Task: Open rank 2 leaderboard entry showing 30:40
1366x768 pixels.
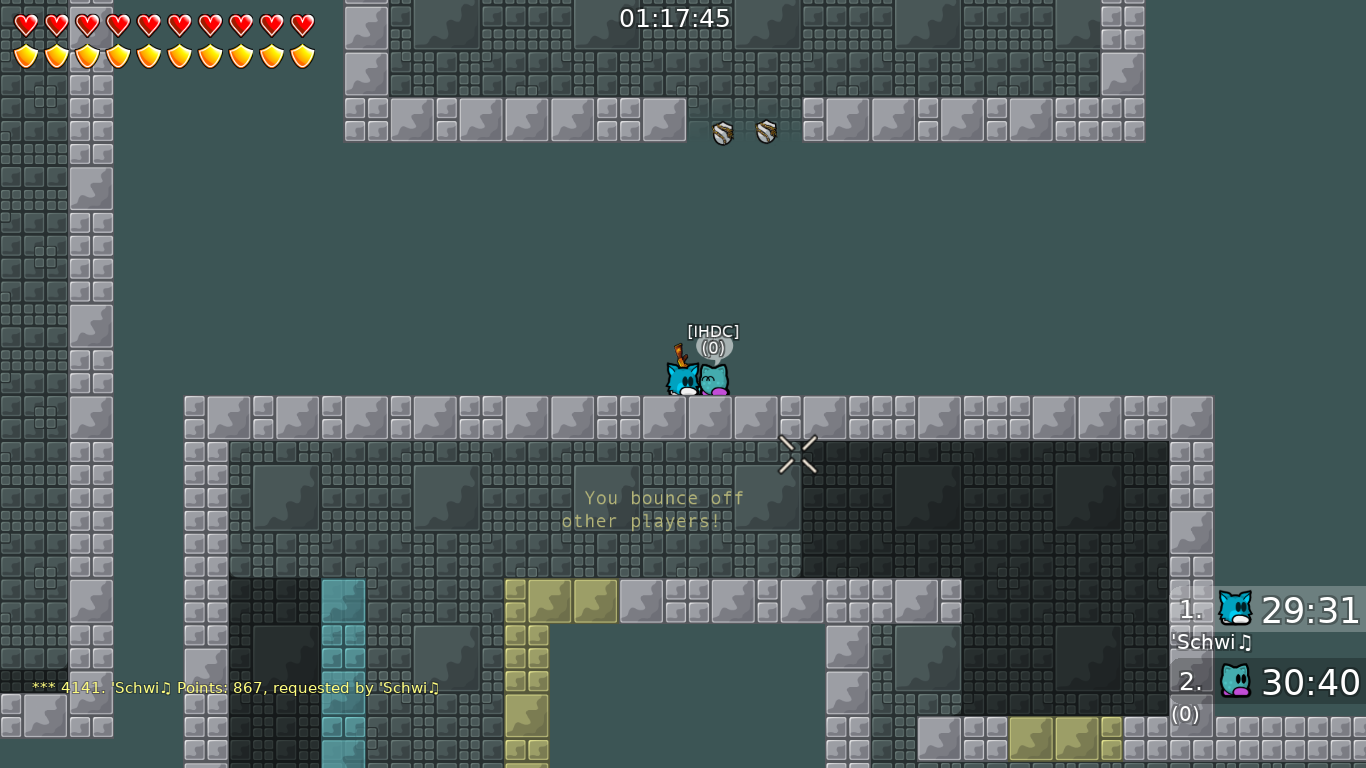Action: 1311,683
